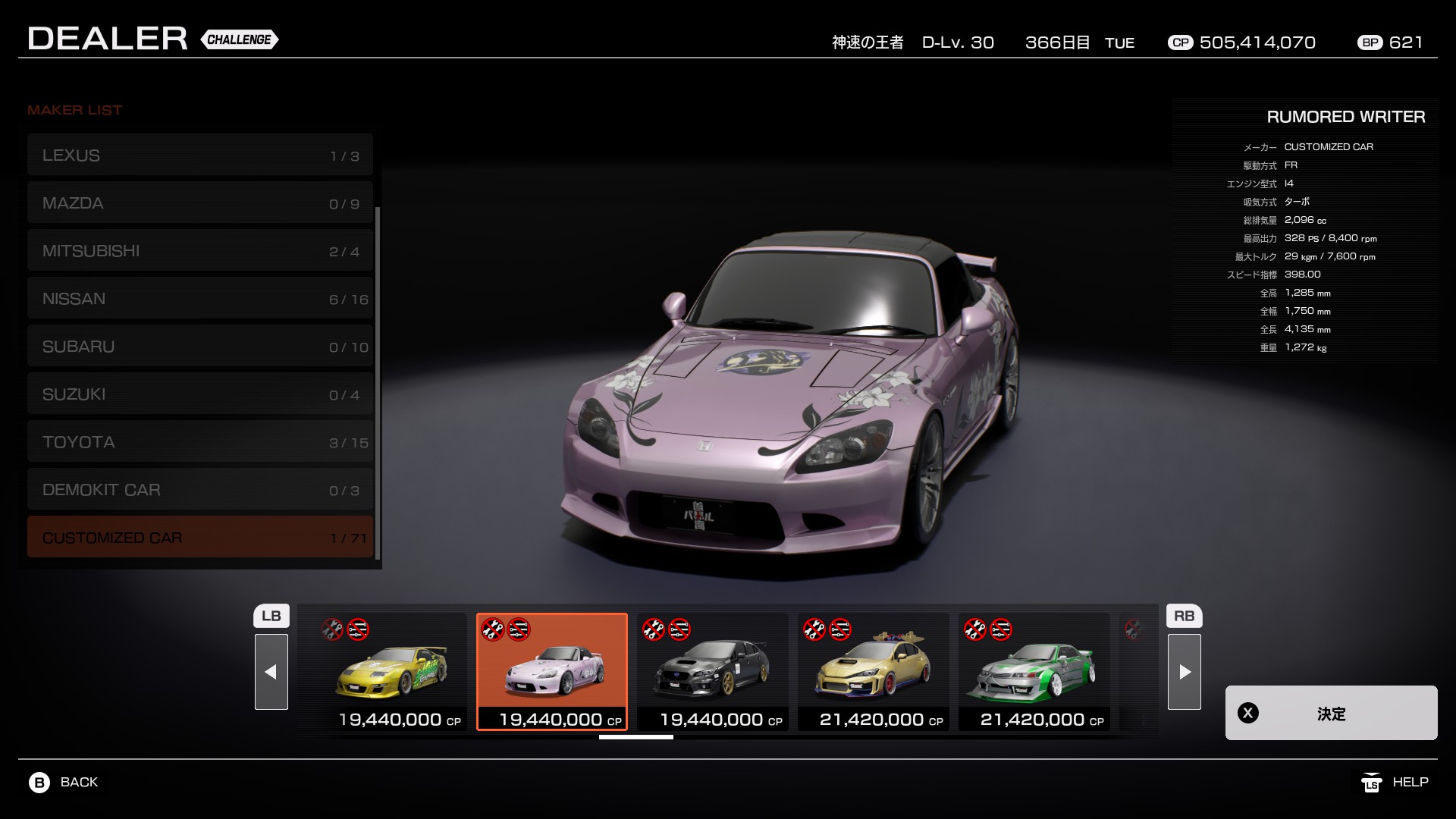Select NISSAN from the maker list
Screen dimensions: 1456x819
(199, 299)
